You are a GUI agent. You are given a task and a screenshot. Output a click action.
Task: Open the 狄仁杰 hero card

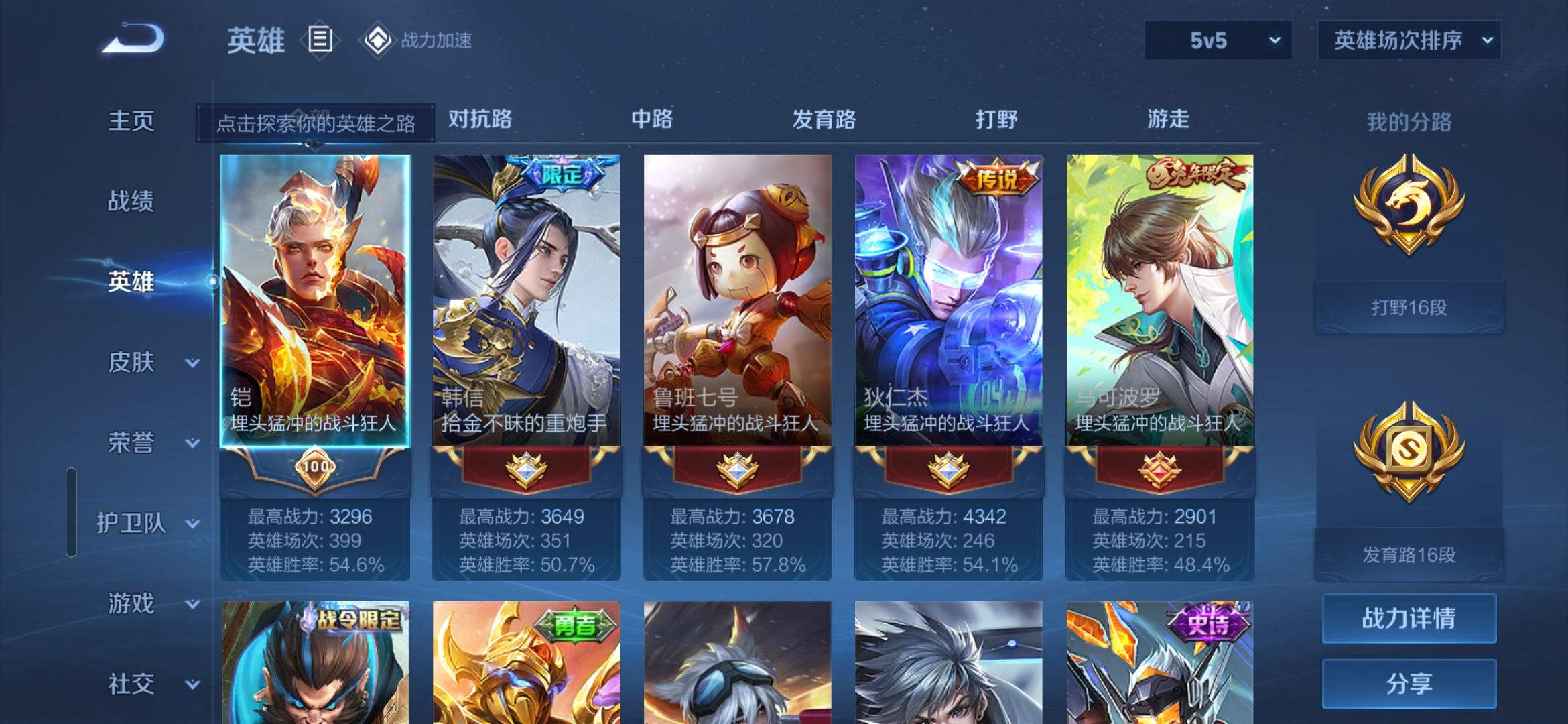coord(948,302)
